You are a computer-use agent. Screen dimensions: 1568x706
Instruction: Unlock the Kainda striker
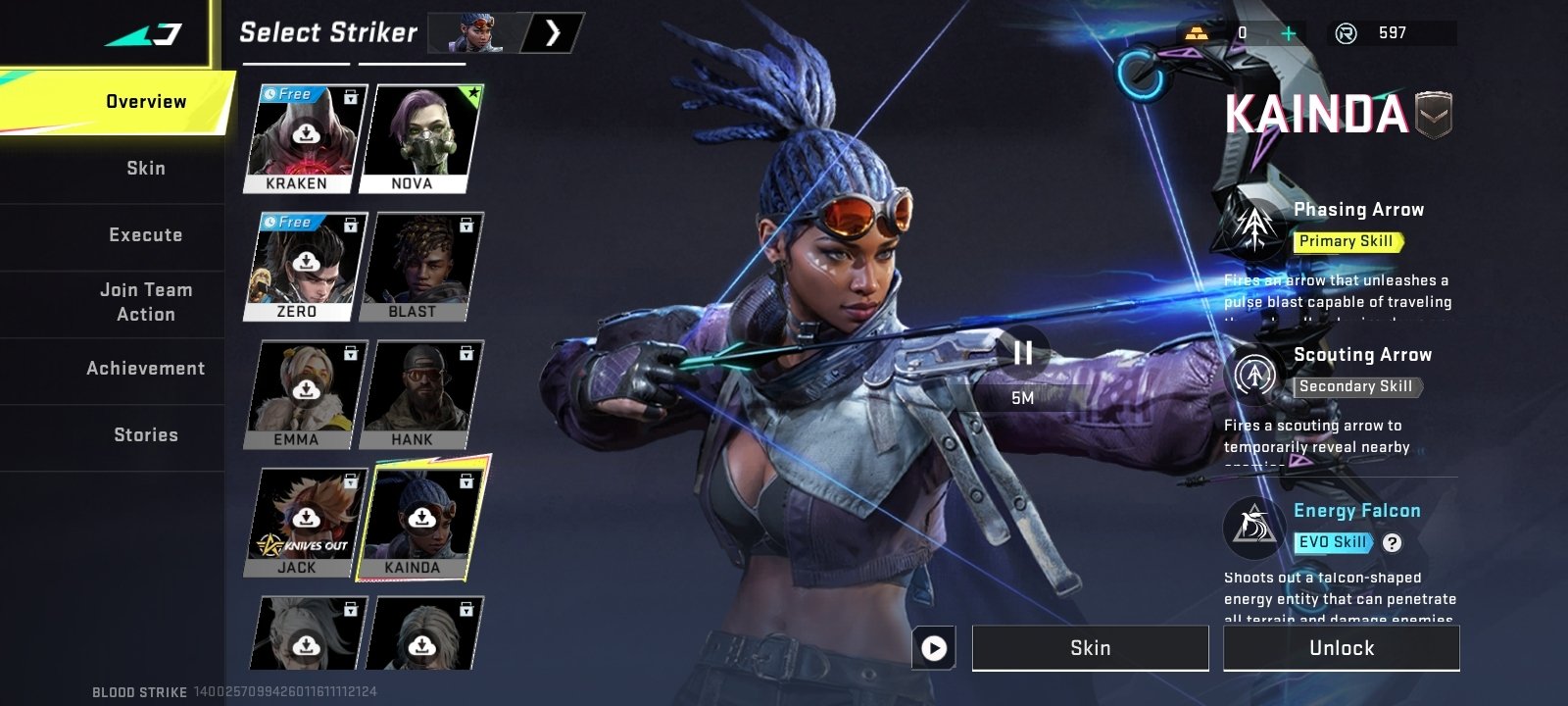point(1341,648)
